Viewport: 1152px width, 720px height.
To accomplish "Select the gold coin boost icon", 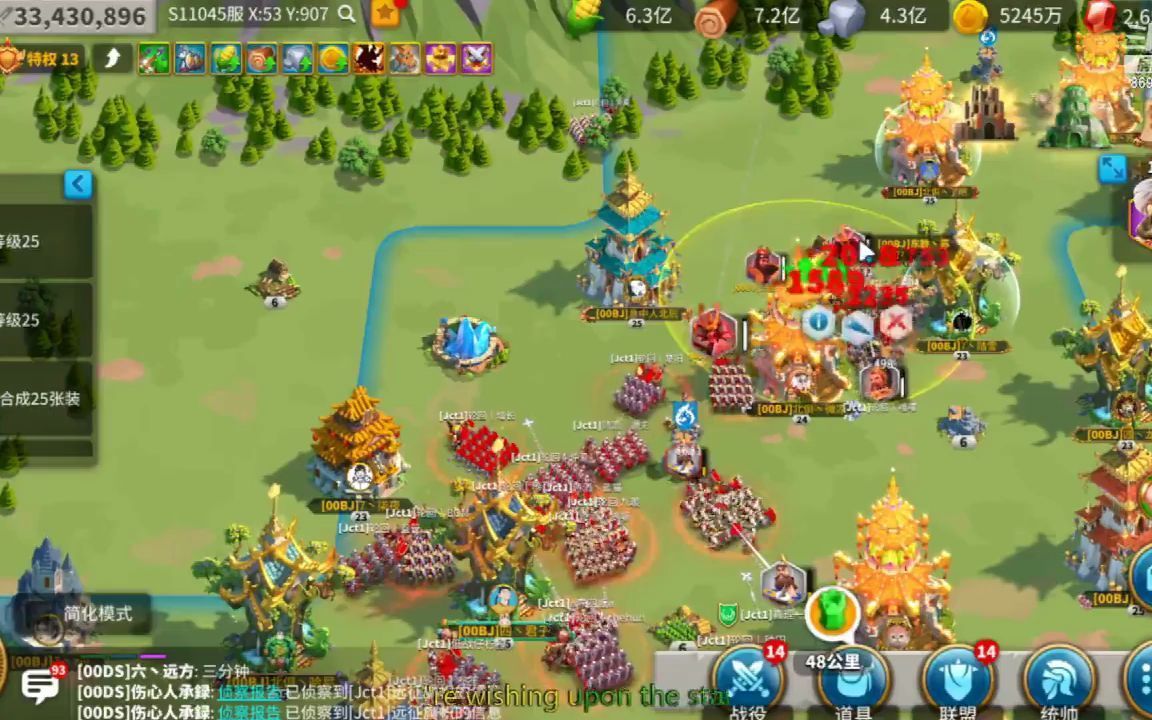I will pyautogui.click(x=334, y=58).
